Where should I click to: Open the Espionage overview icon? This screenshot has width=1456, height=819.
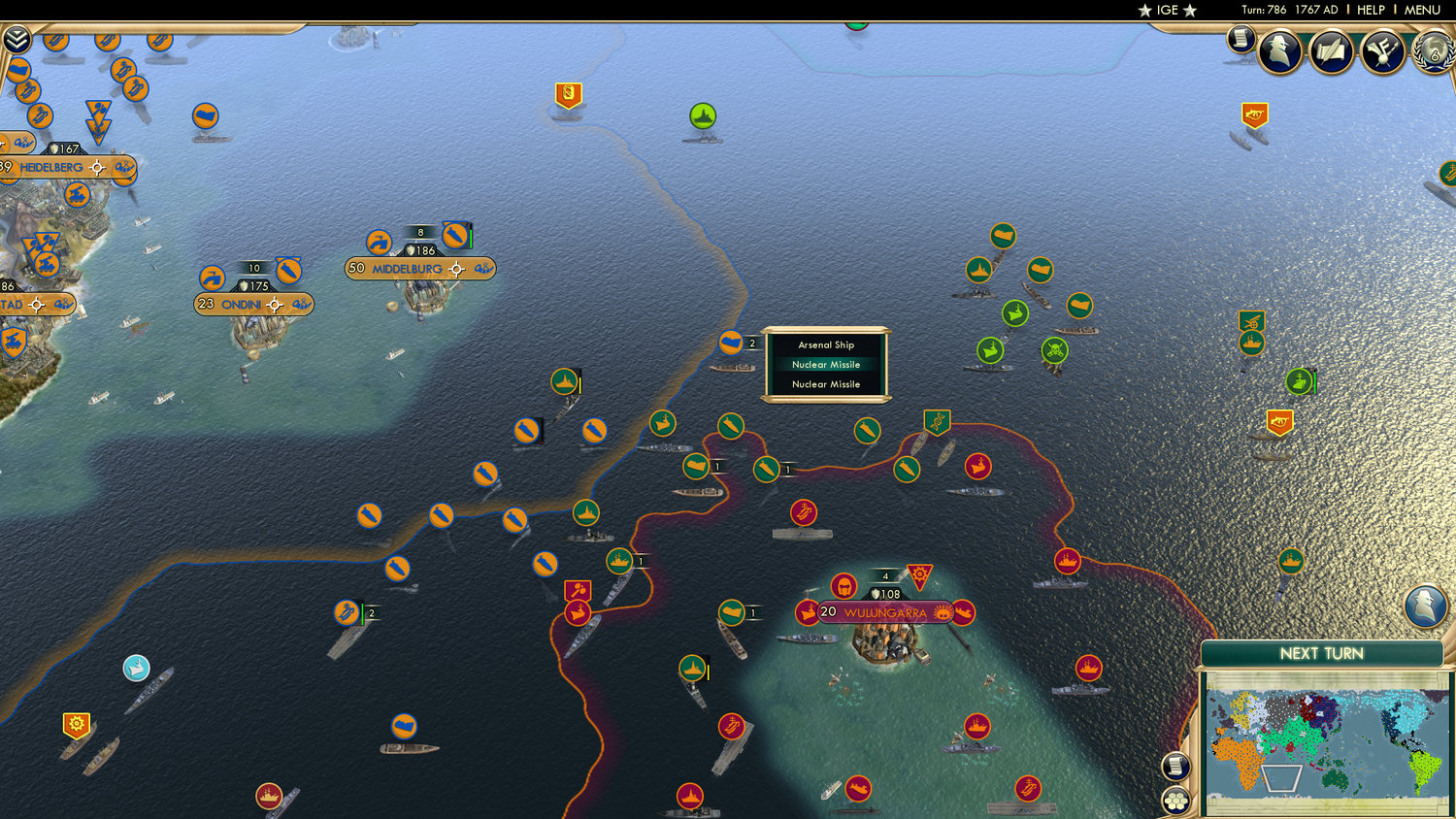coord(1281,50)
